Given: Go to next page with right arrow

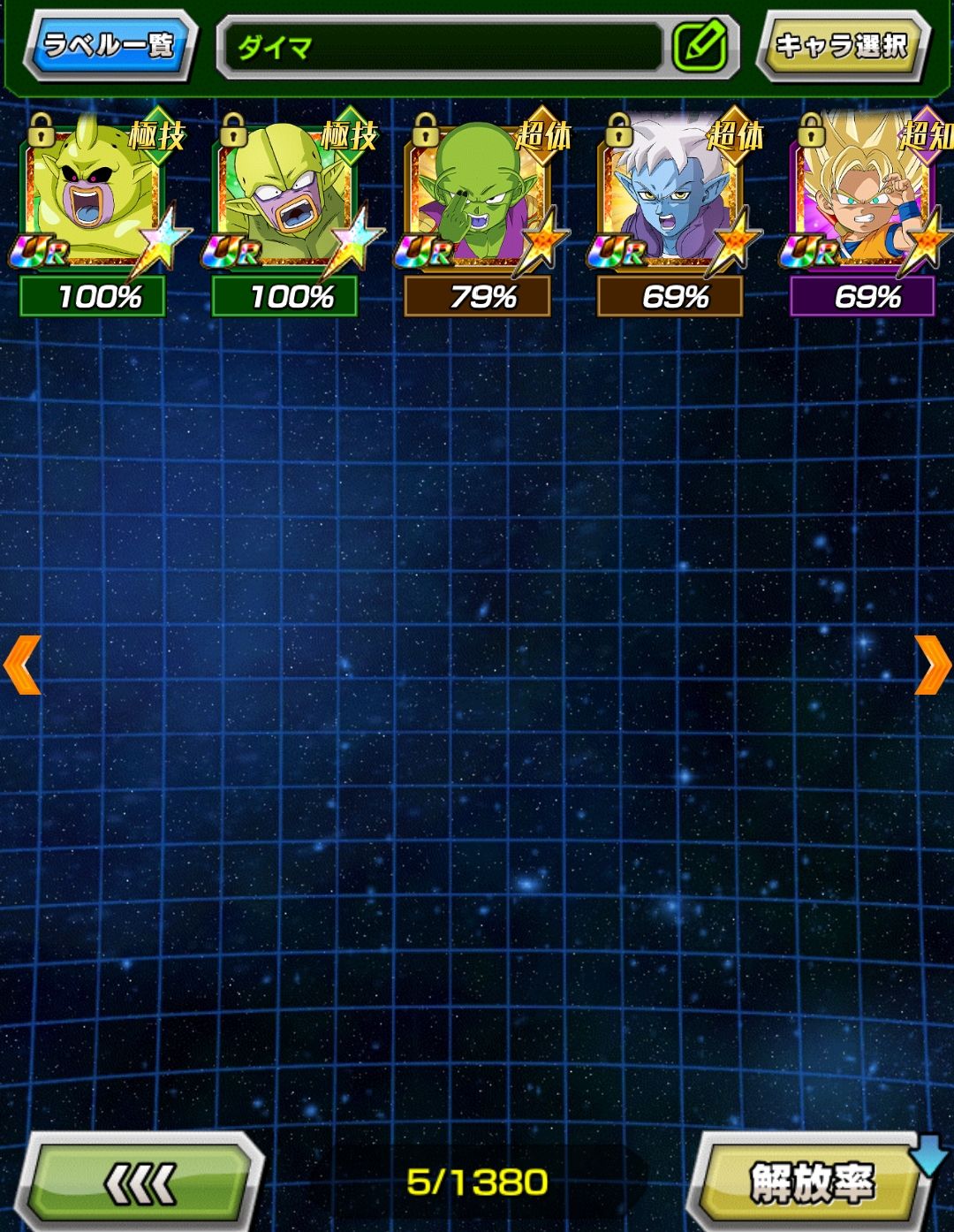Looking at the screenshot, I should coord(932,665).
